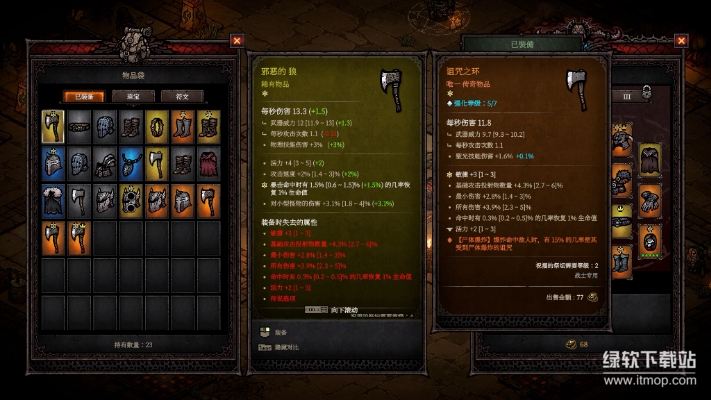711x400 pixels.
Task: Open loadout tab III in equipped panel
Action: tap(627, 96)
